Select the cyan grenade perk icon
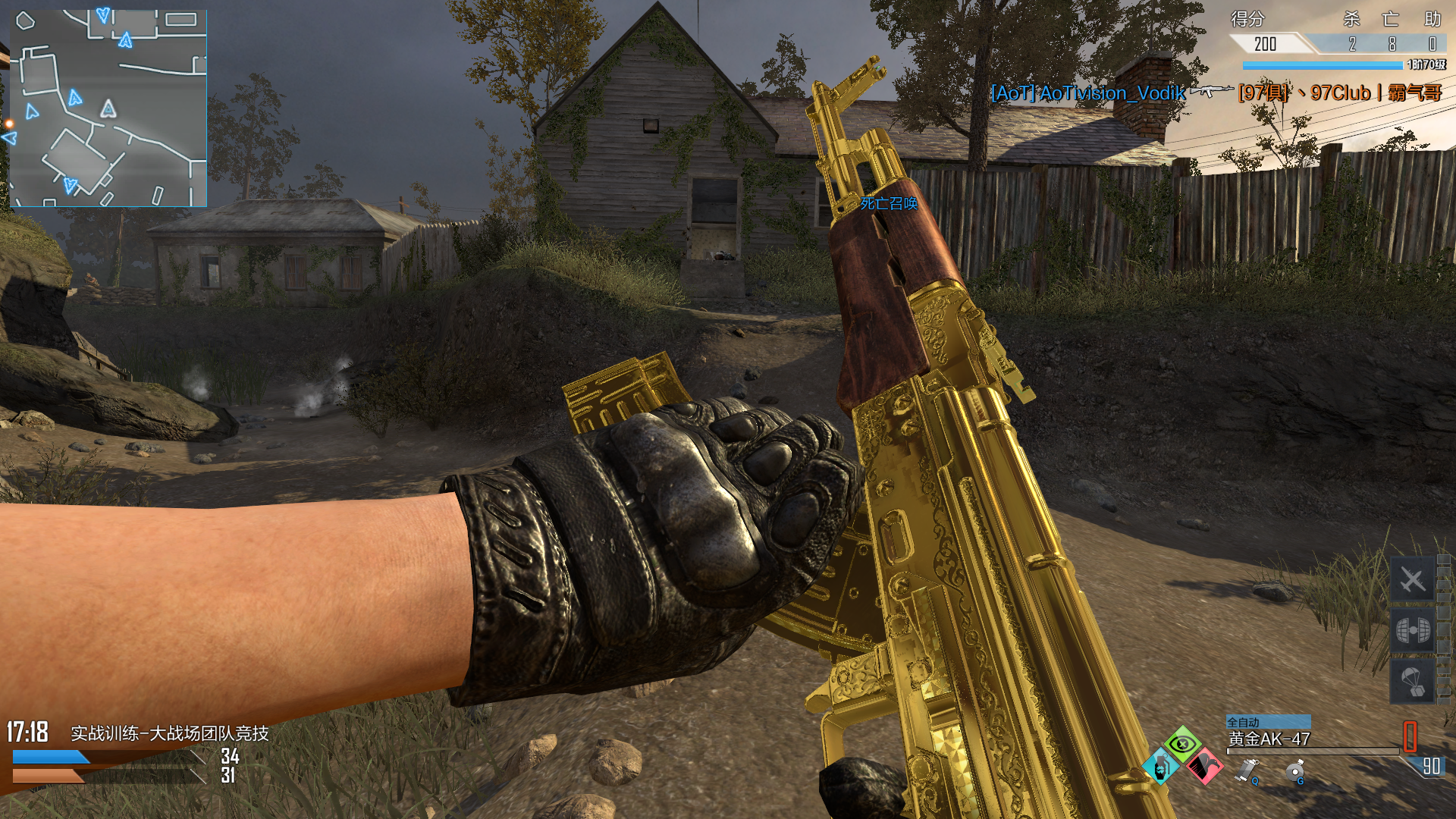The width and height of the screenshot is (1456, 819). pos(1160,767)
